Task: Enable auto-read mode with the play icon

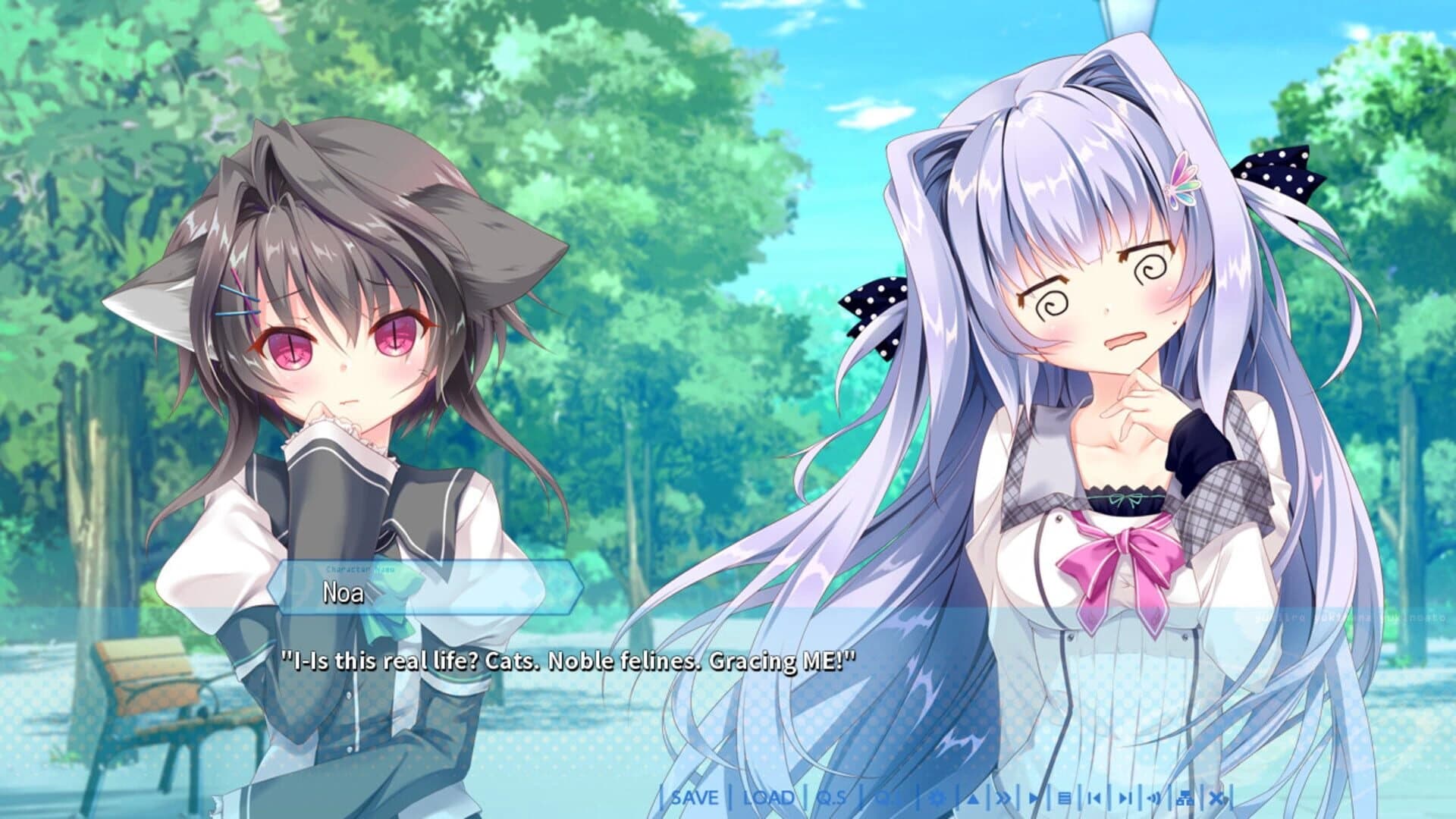Action: [x=1035, y=798]
